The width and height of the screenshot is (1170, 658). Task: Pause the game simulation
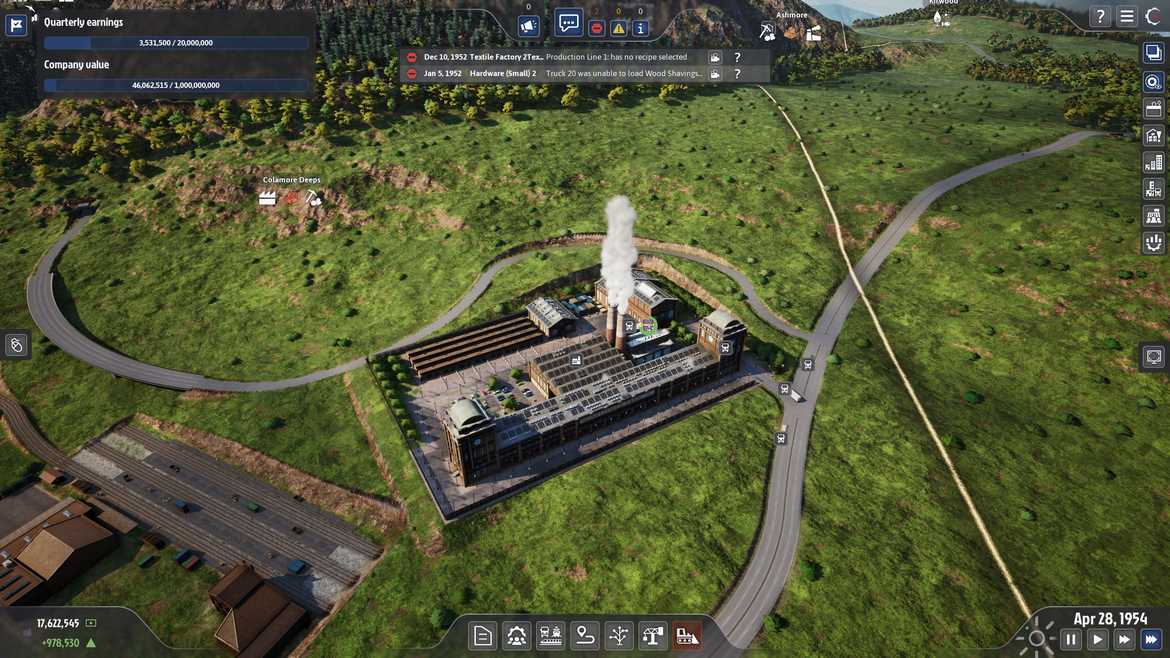1071,639
